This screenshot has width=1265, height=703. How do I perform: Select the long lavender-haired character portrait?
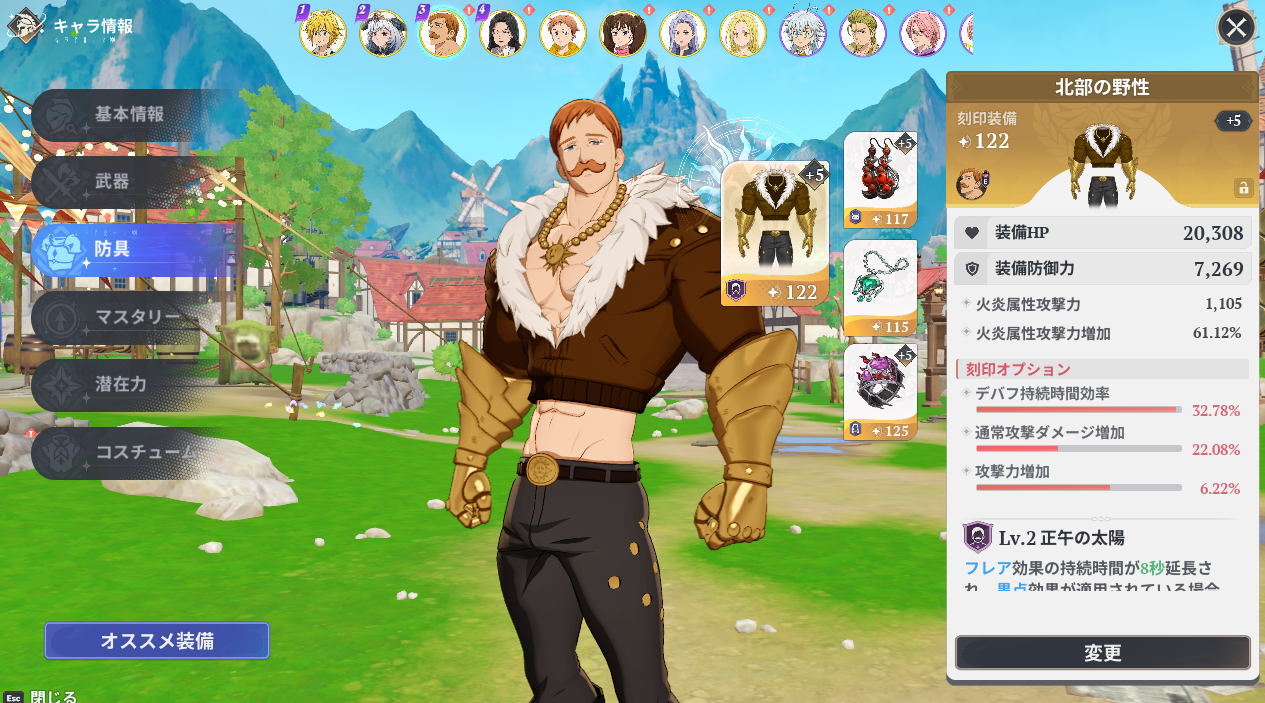click(x=683, y=33)
